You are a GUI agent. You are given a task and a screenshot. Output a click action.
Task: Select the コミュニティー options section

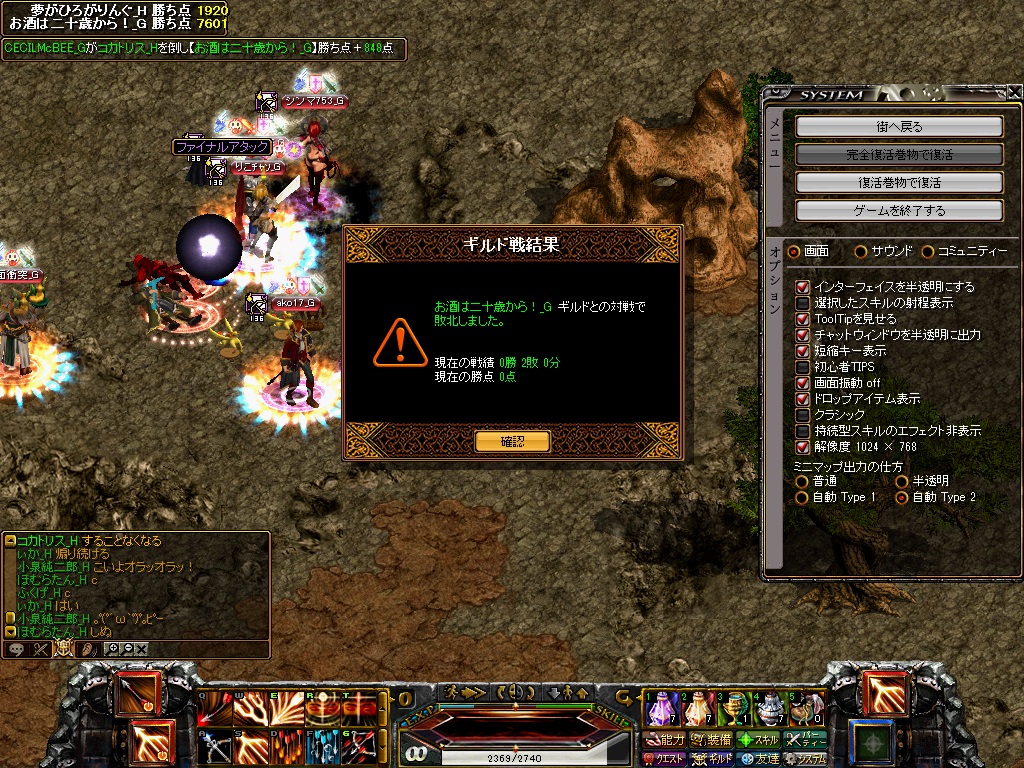(x=928, y=251)
